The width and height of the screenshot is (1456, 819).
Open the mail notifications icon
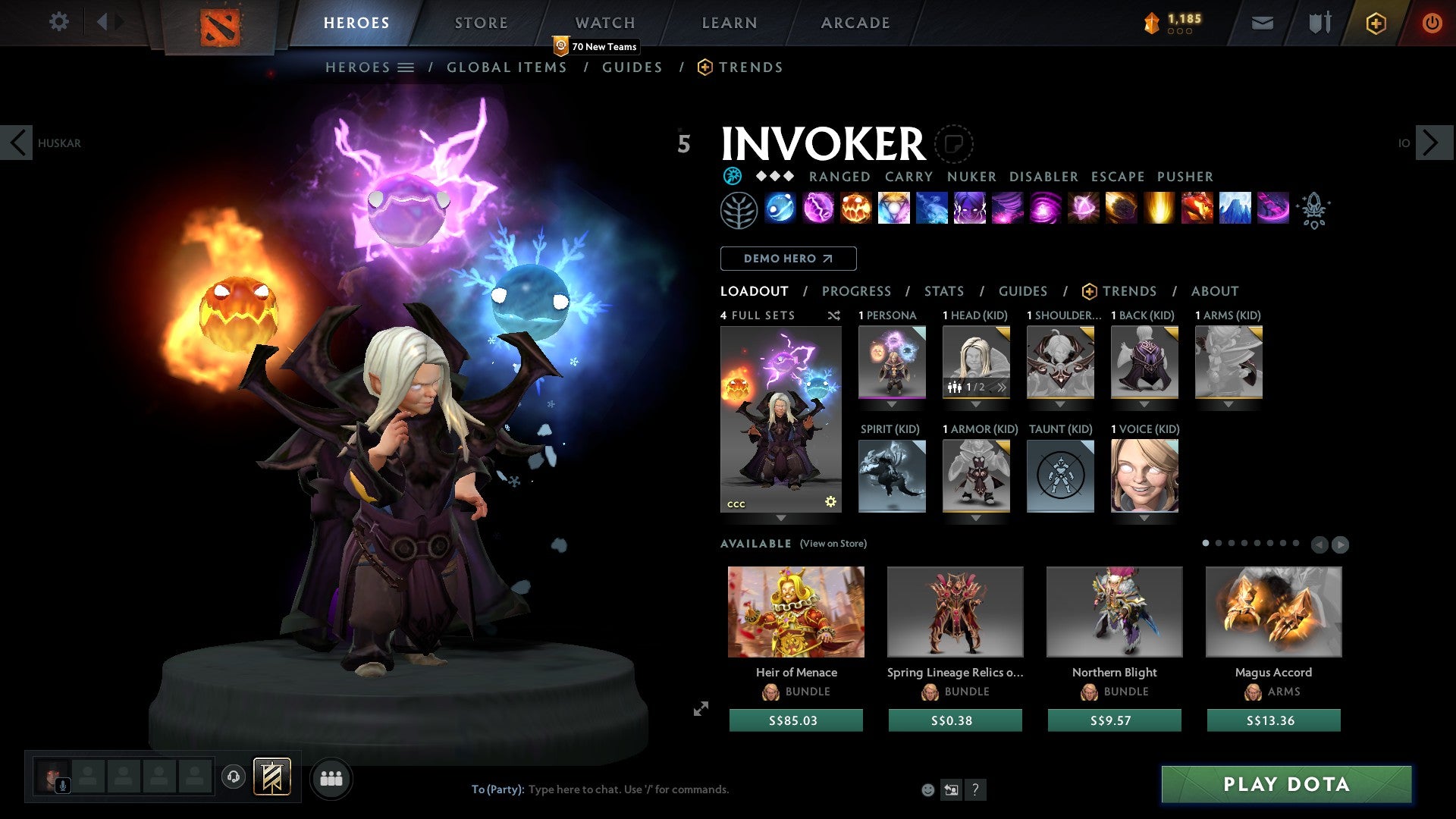pyautogui.click(x=1261, y=23)
